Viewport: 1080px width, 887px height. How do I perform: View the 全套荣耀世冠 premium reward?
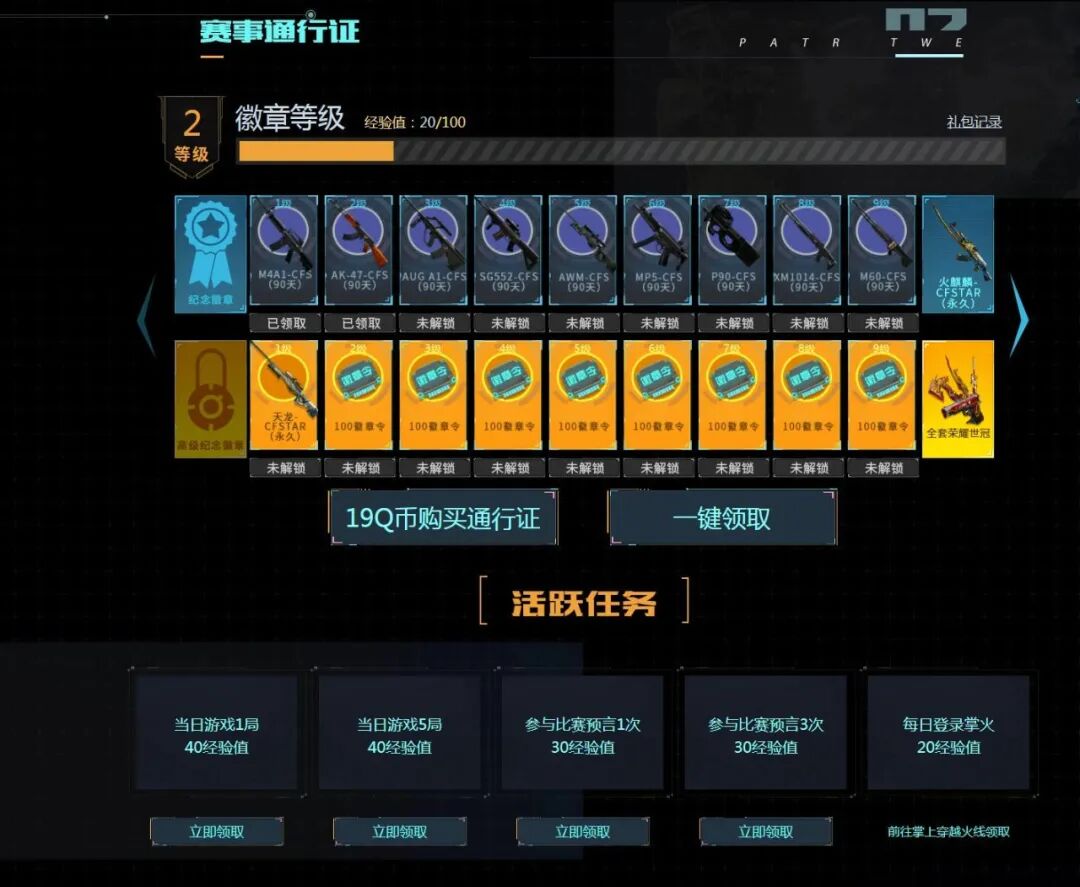957,398
